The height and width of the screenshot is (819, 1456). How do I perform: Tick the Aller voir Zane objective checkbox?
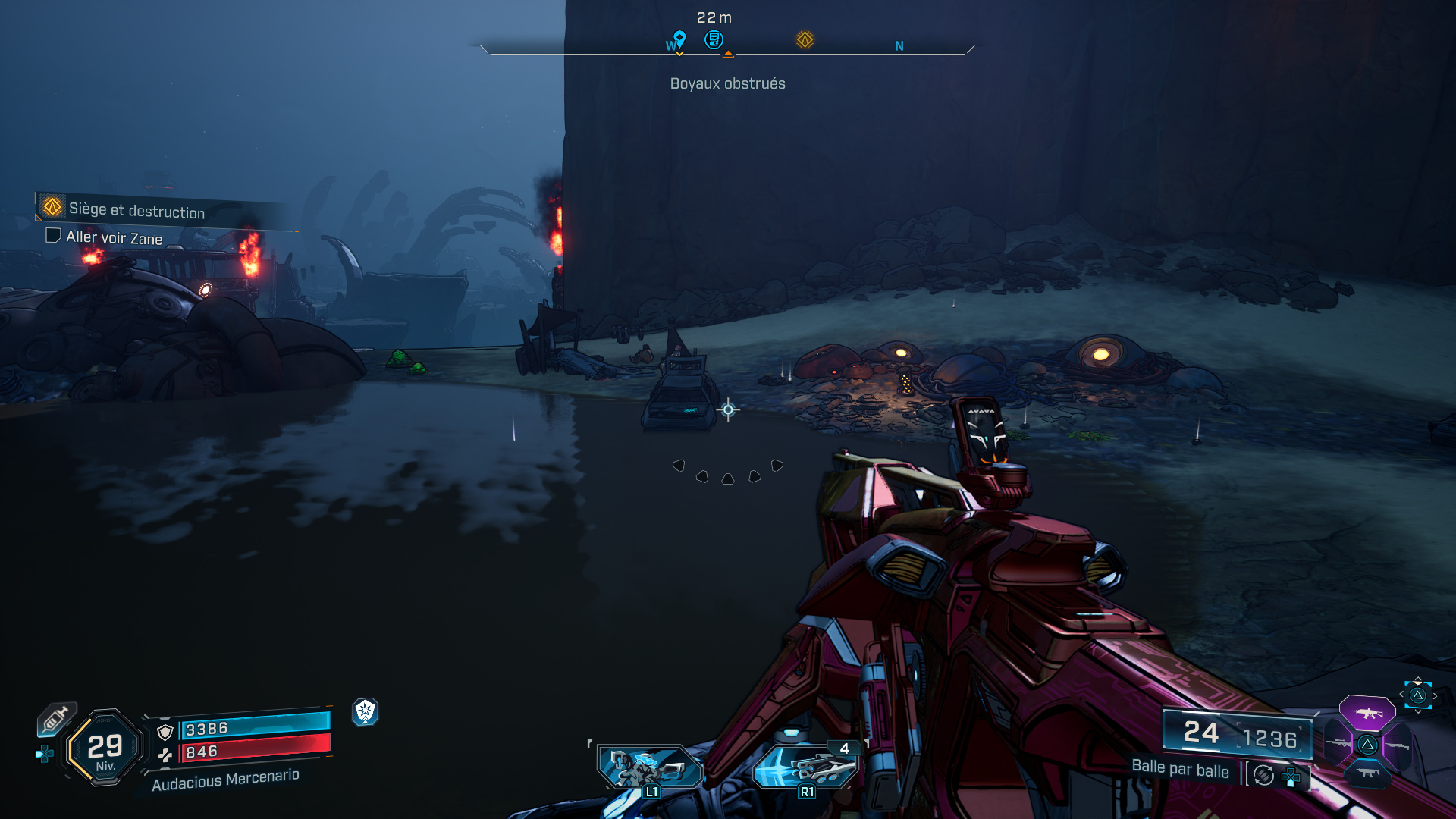53,235
